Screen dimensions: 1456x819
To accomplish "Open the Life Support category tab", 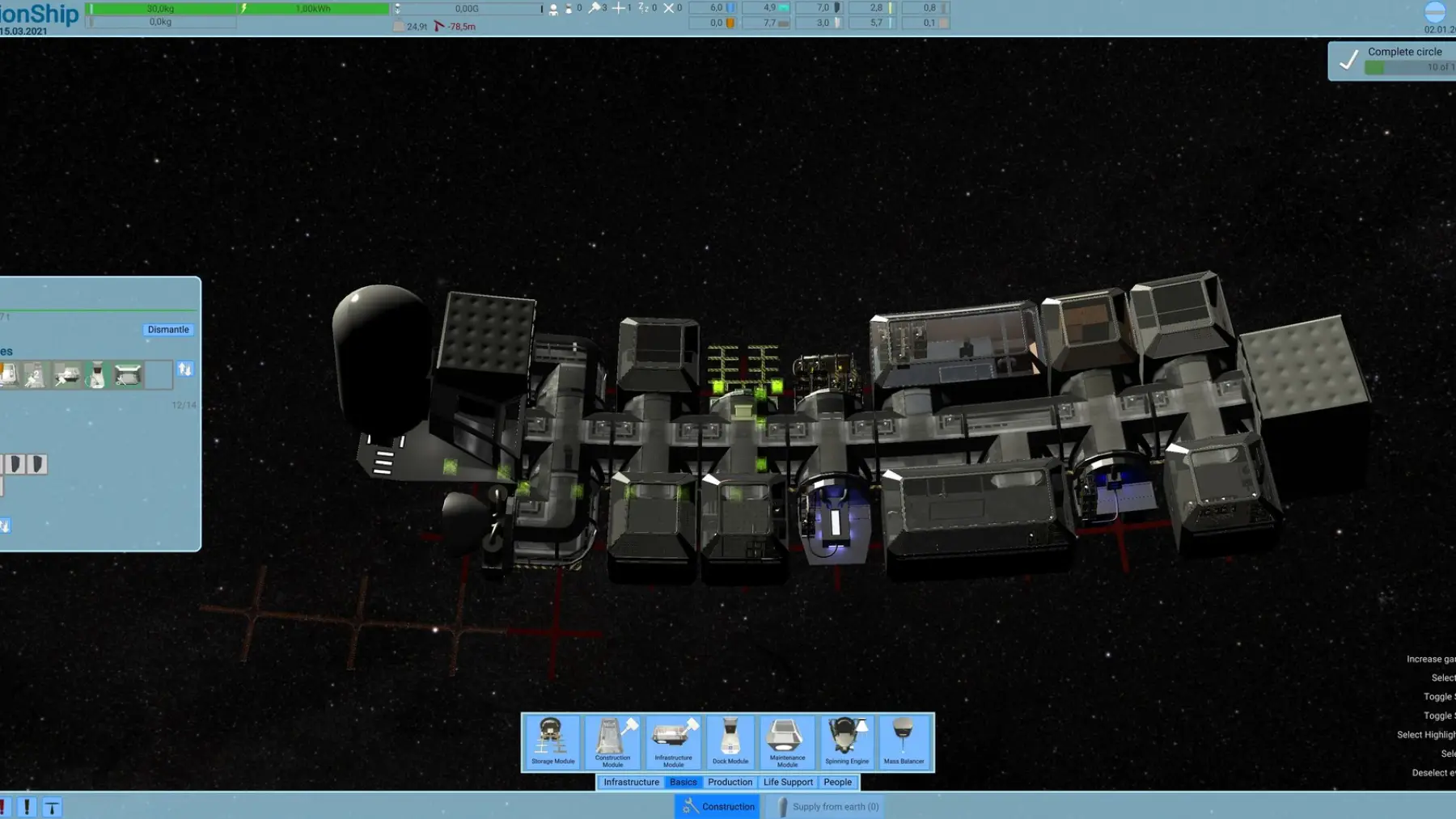I will pyautogui.click(x=788, y=782).
